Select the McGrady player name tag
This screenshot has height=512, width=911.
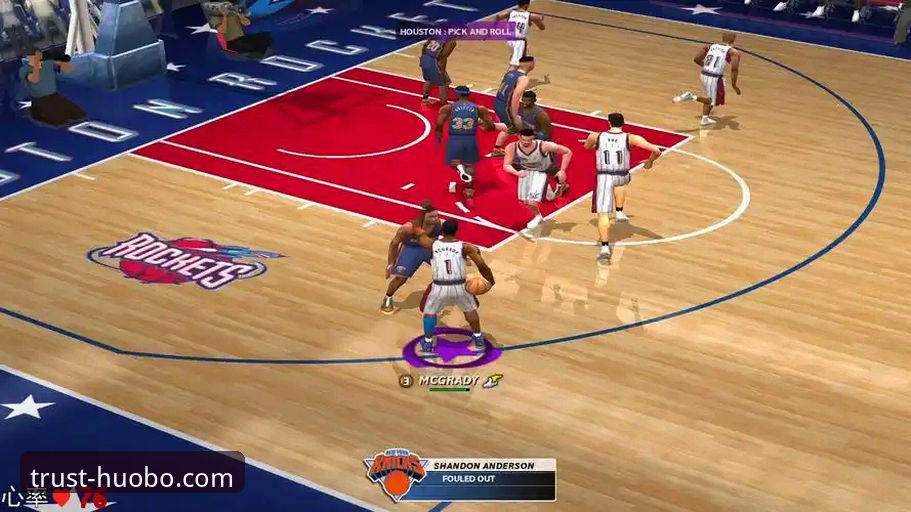click(x=446, y=381)
